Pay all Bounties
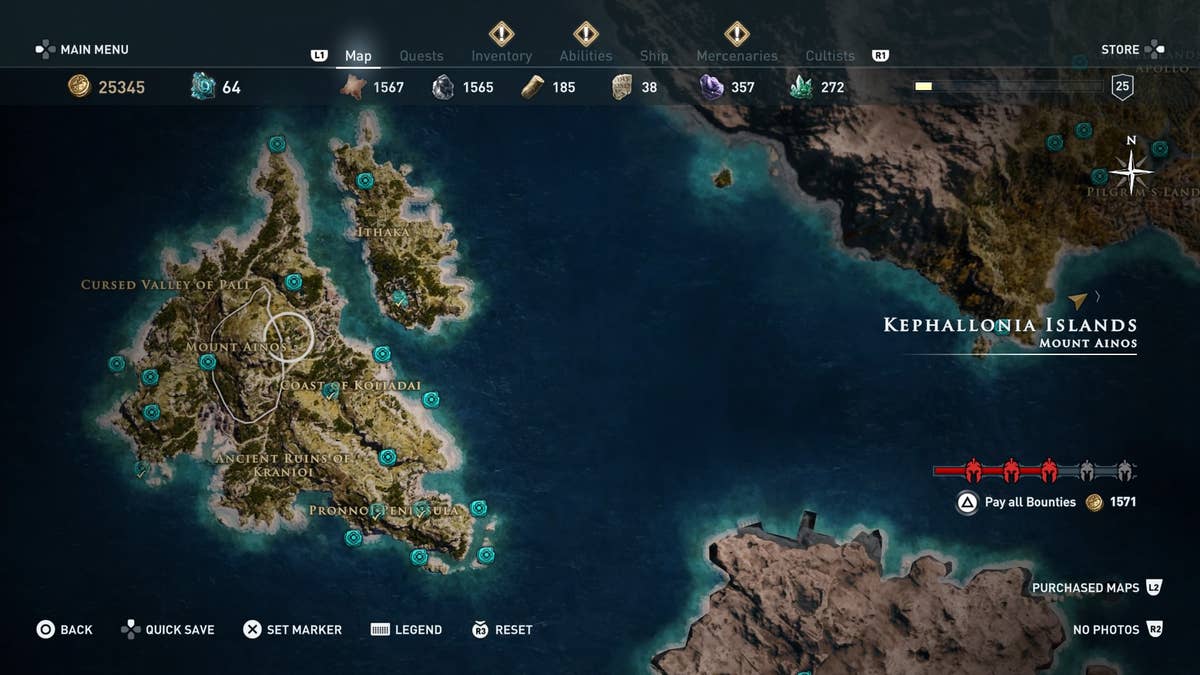The height and width of the screenshot is (675, 1200). [1030, 502]
